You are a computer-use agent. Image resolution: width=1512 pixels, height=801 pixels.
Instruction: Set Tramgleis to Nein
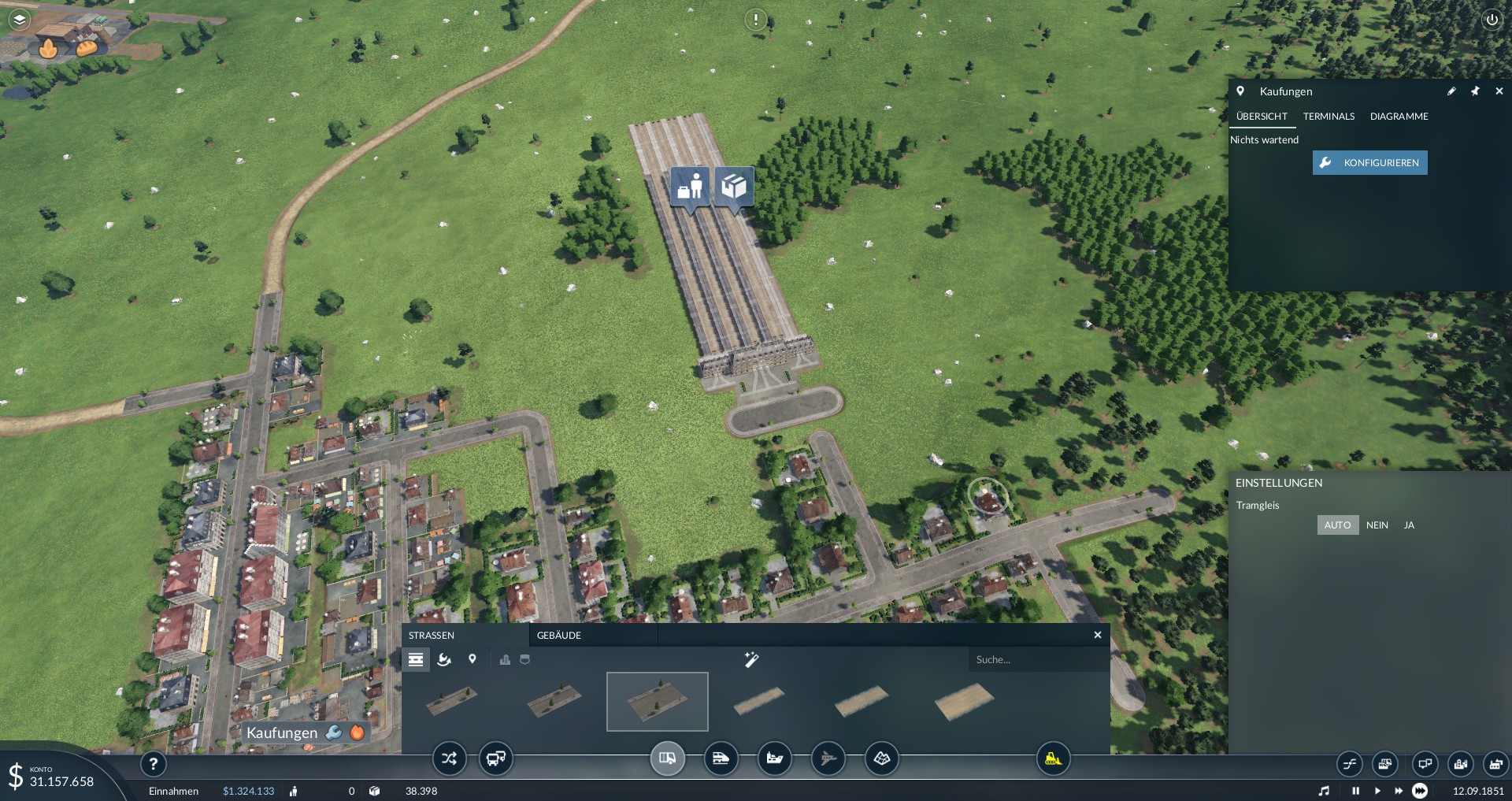tap(1377, 525)
